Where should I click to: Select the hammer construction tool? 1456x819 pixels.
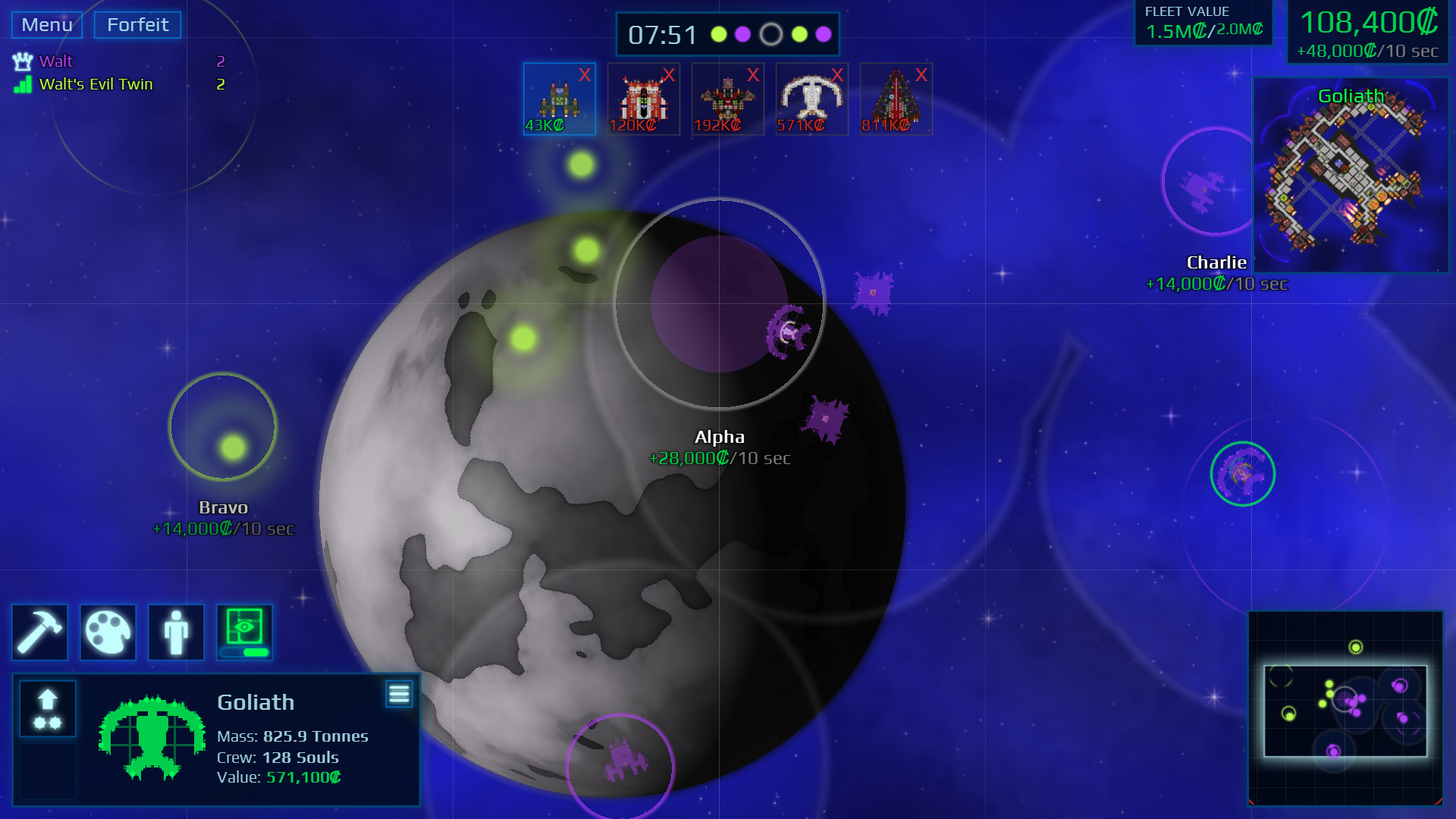point(39,632)
